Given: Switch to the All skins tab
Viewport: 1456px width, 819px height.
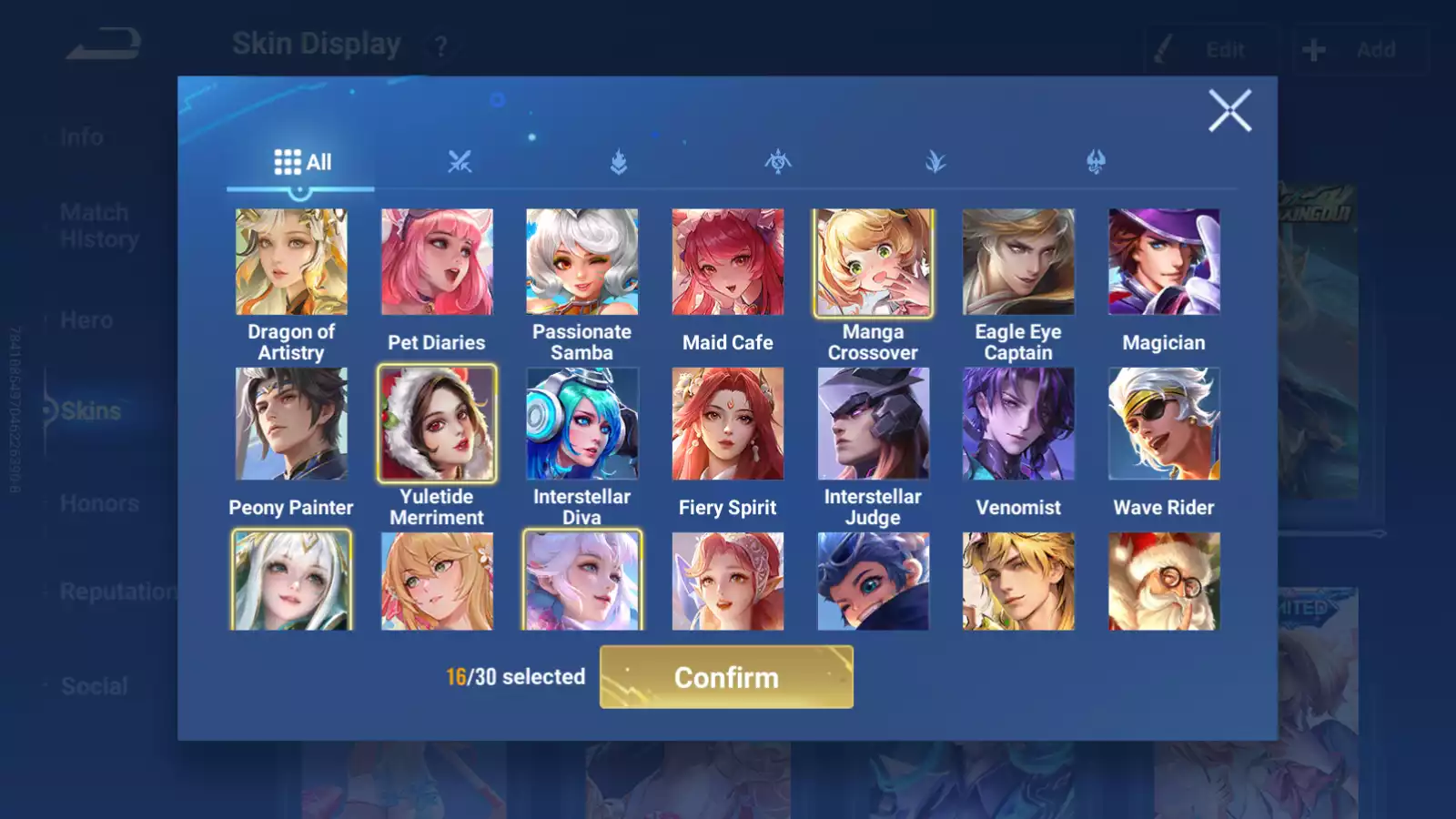Looking at the screenshot, I should pos(302,163).
